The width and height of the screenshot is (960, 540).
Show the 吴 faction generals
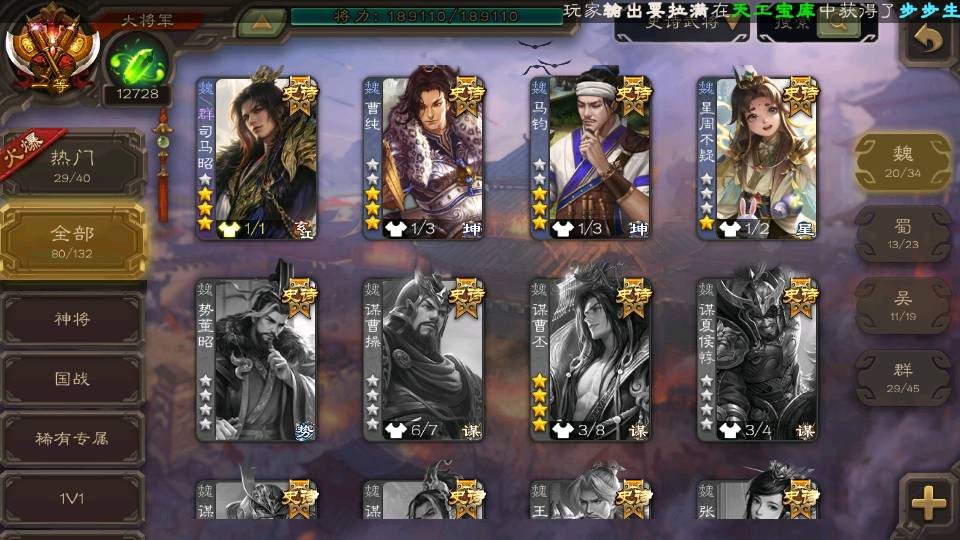(x=902, y=305)
